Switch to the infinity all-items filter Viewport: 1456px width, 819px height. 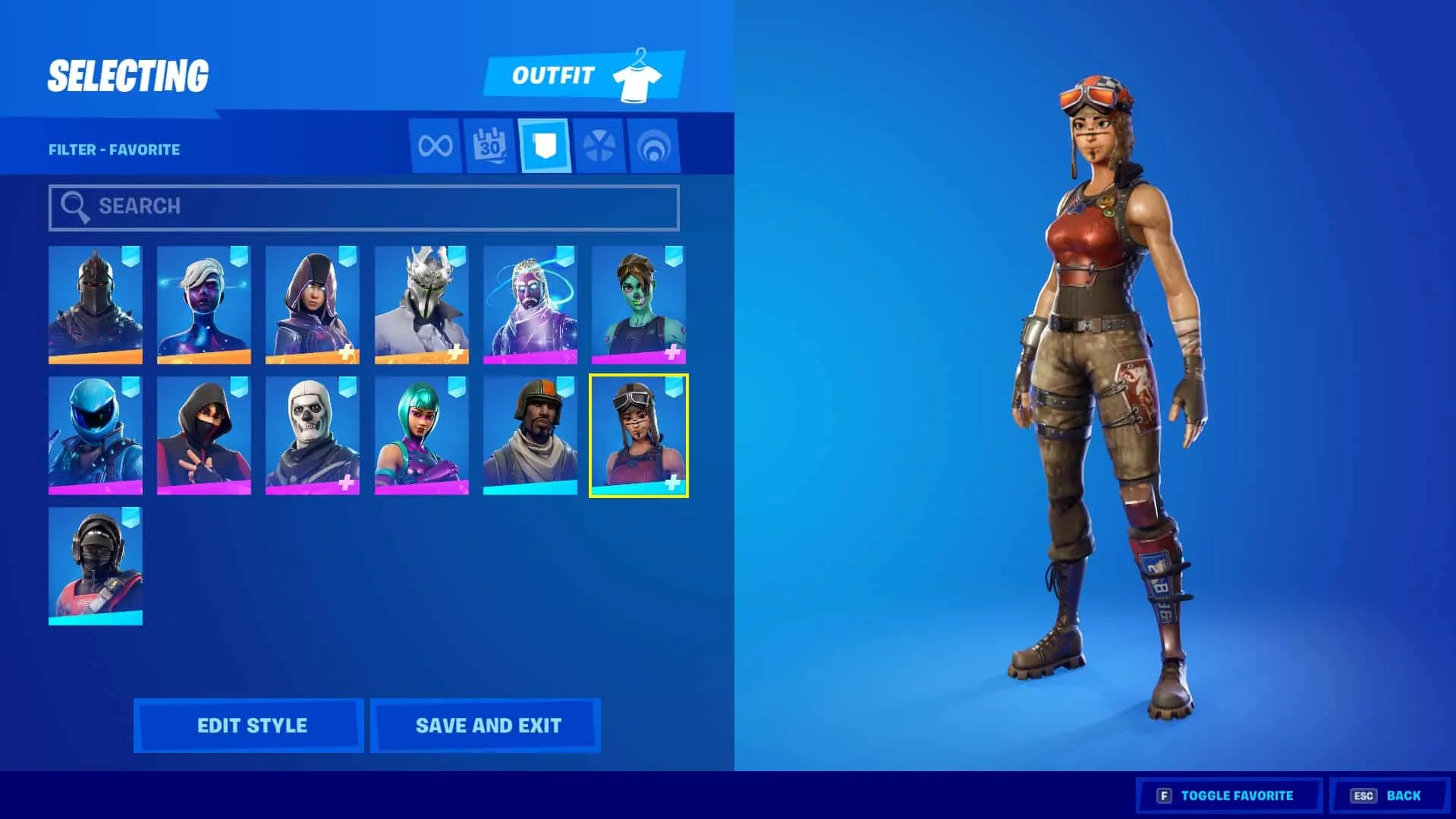[435, 146]
